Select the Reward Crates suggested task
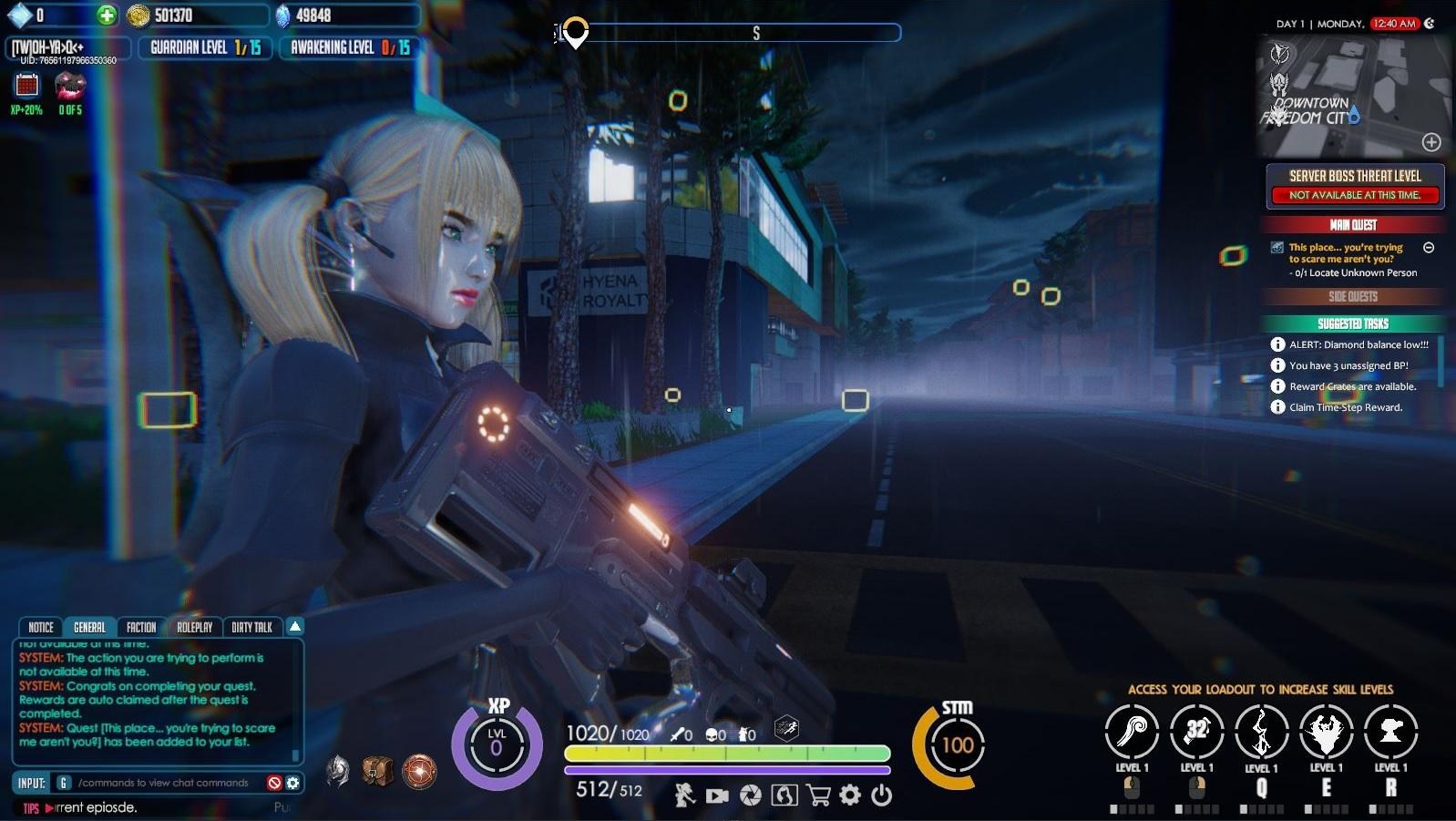The image size is (1456, 821). point(1352,386)
